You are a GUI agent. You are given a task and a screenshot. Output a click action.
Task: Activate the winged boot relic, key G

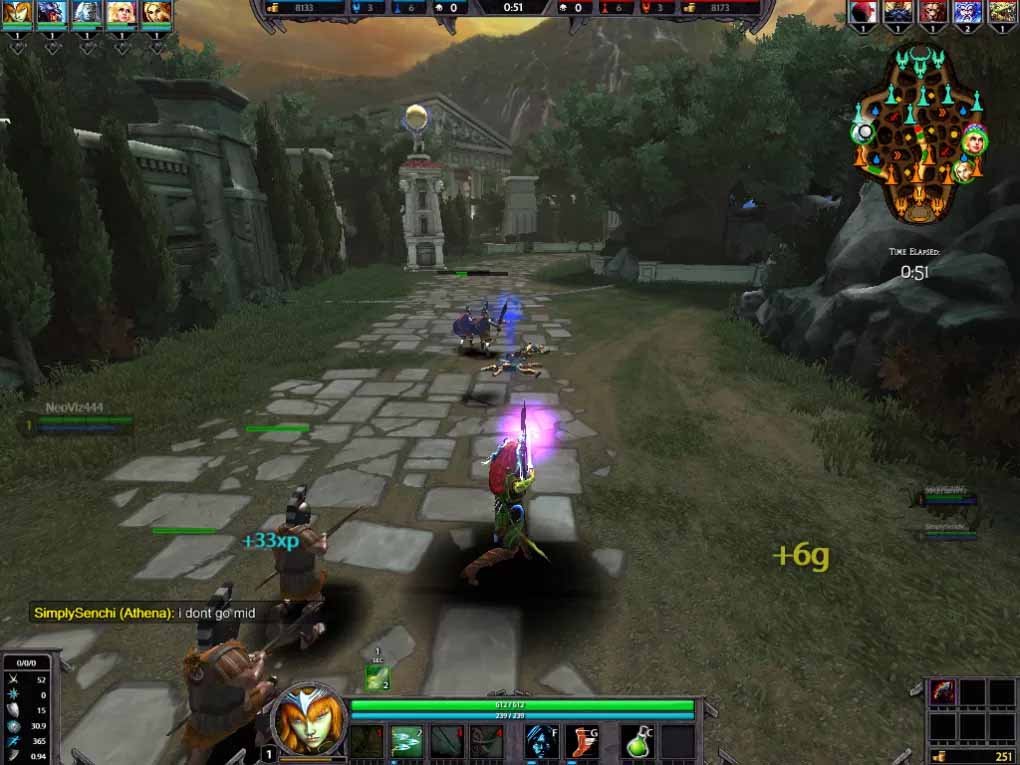coord(581,741)
